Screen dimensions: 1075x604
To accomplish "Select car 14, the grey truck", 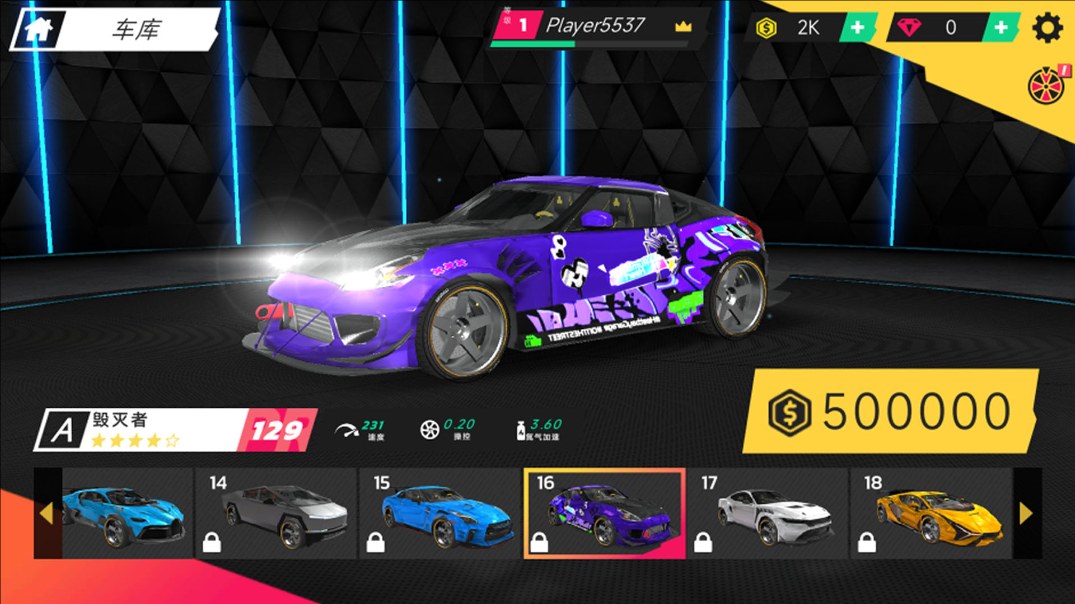I will (x=276, y=513).
